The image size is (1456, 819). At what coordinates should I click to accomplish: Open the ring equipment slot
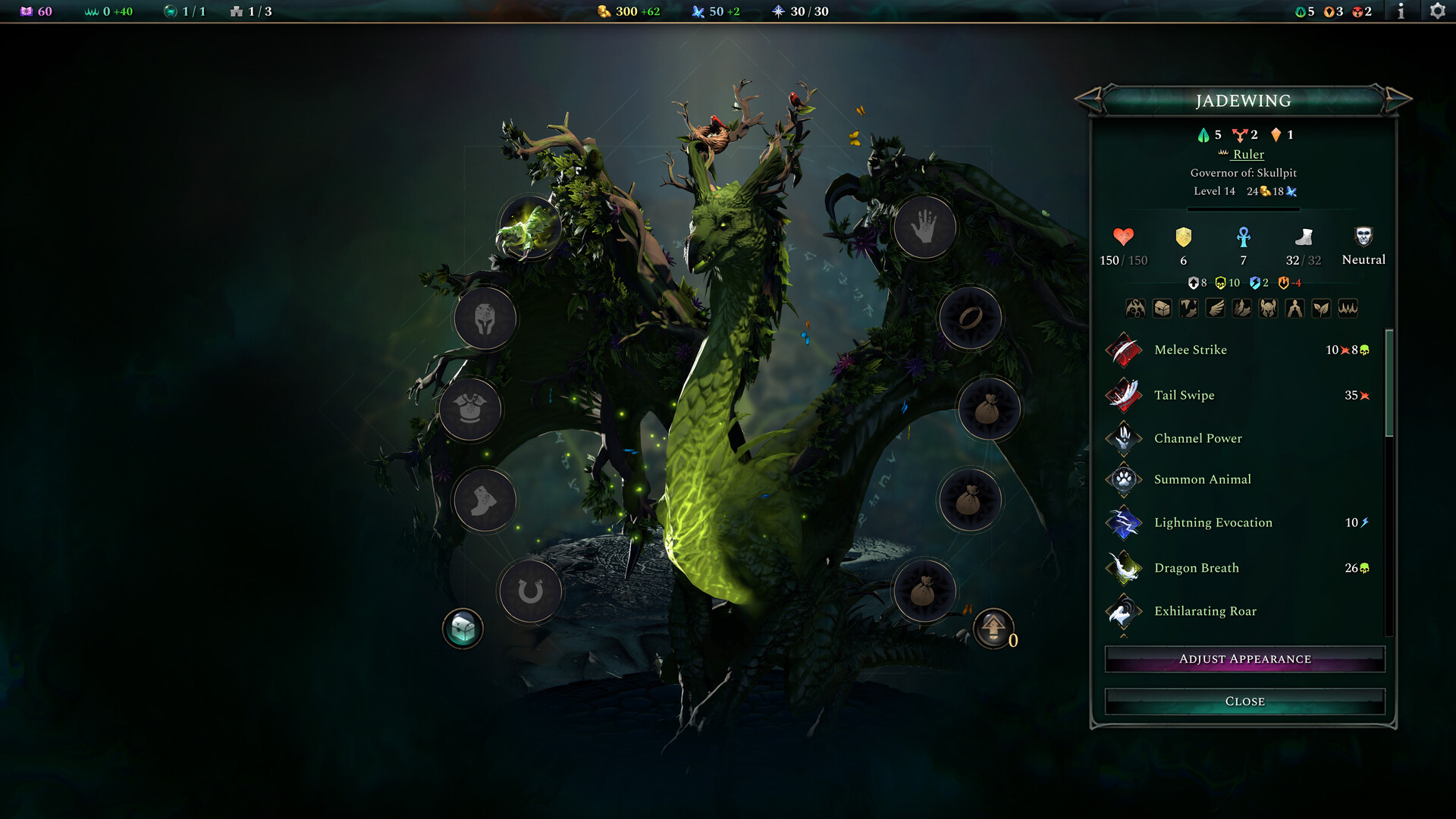point(971,318)
